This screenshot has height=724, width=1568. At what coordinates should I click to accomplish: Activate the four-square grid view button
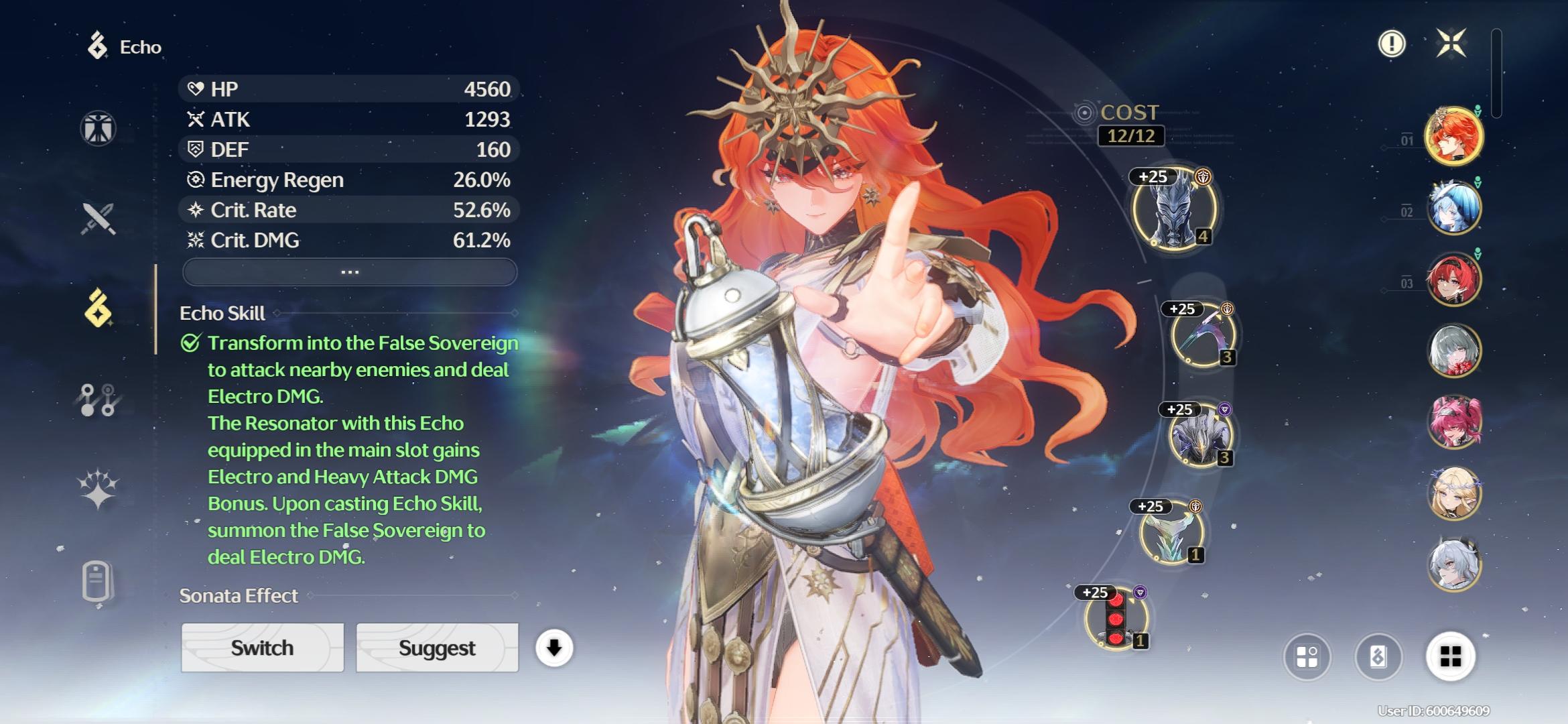(1450, 656)
